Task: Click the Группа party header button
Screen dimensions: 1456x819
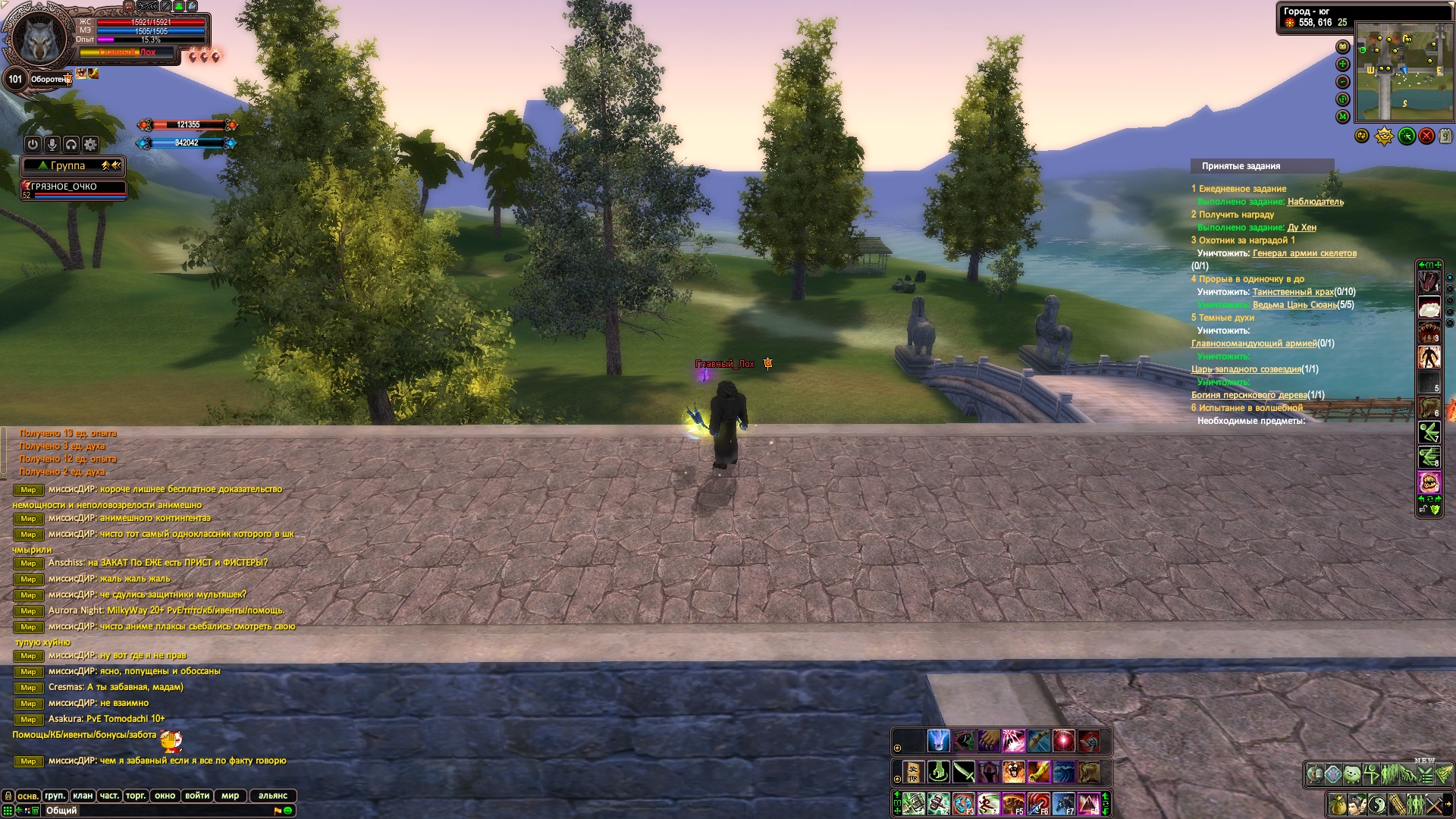Action: click(x=68, y=165)
